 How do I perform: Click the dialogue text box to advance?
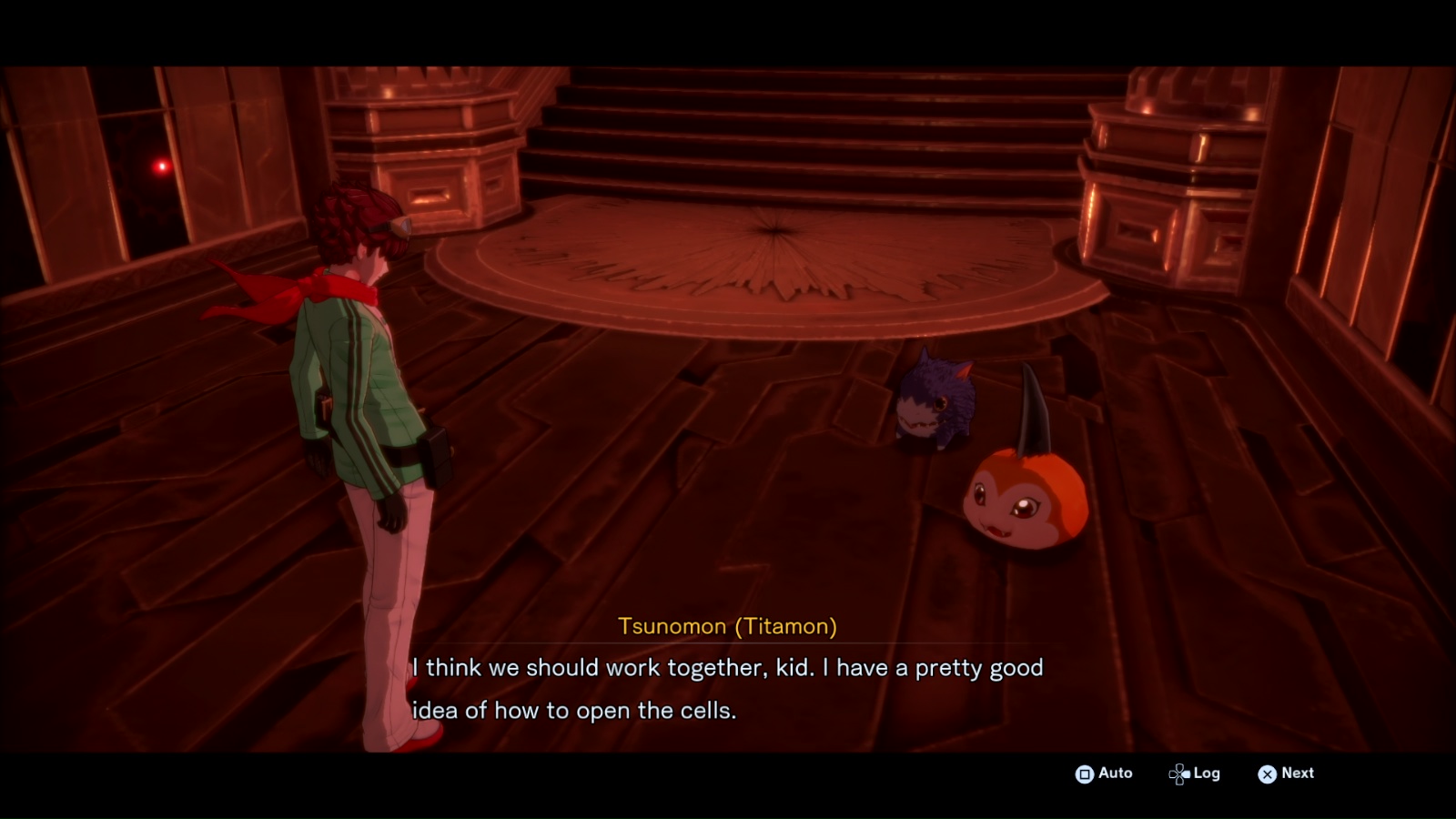click(728, 687)
